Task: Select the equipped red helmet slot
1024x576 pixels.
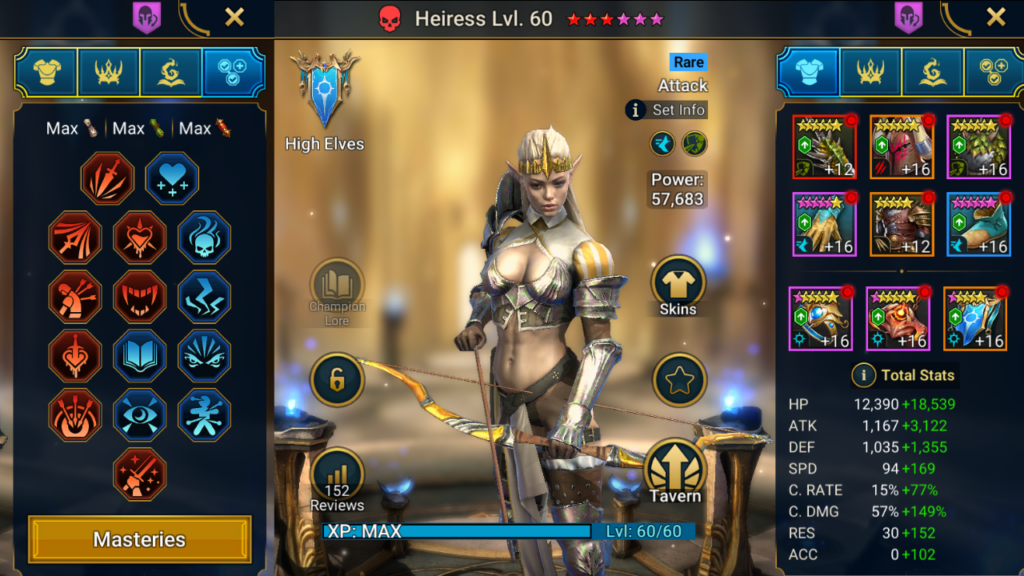Action: [901, 147]
